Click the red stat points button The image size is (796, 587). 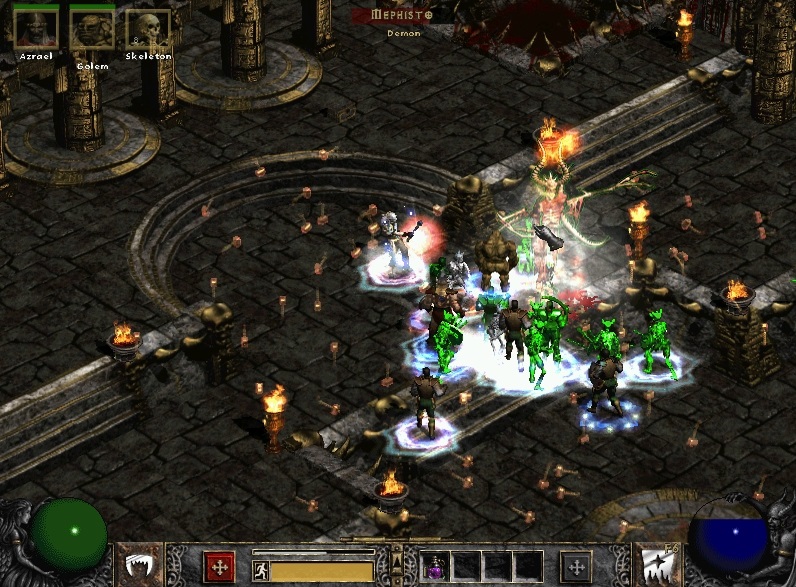tap(219, 566)
